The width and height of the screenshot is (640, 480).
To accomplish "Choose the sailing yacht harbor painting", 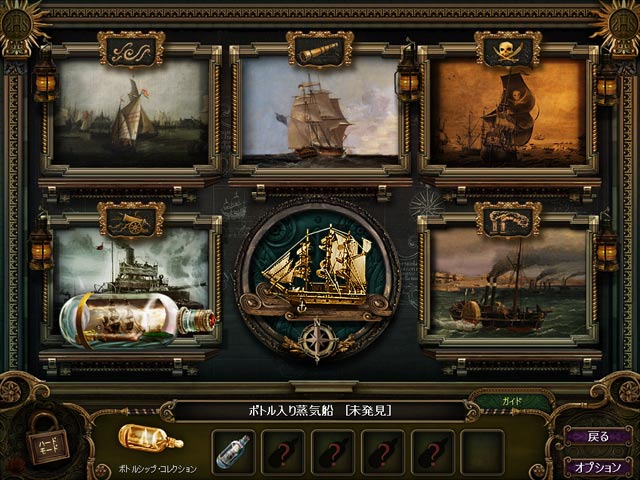I will click(x=131, y=111).
